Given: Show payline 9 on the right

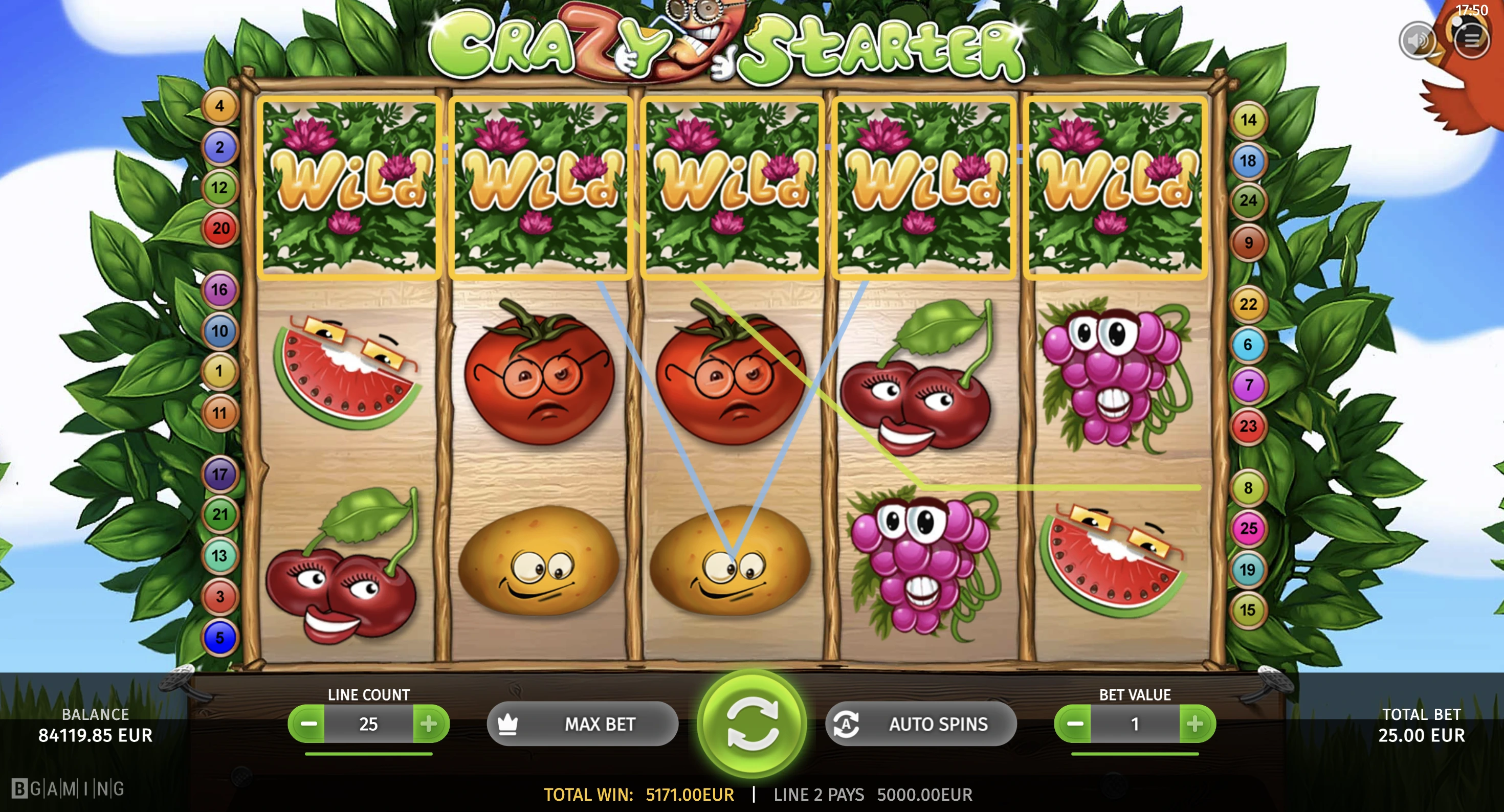Looking at the screenshot, I should coord(1248,242).
